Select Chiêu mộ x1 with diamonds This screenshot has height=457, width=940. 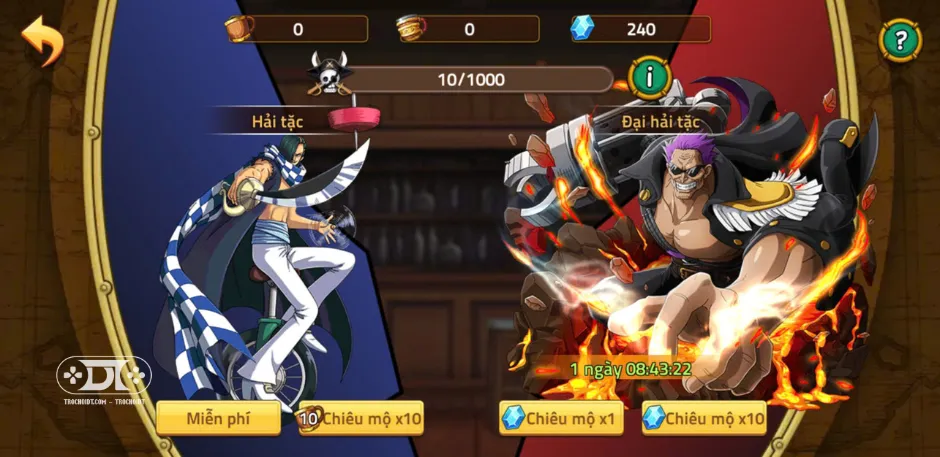pyautogui.click(x=561, y=418)
